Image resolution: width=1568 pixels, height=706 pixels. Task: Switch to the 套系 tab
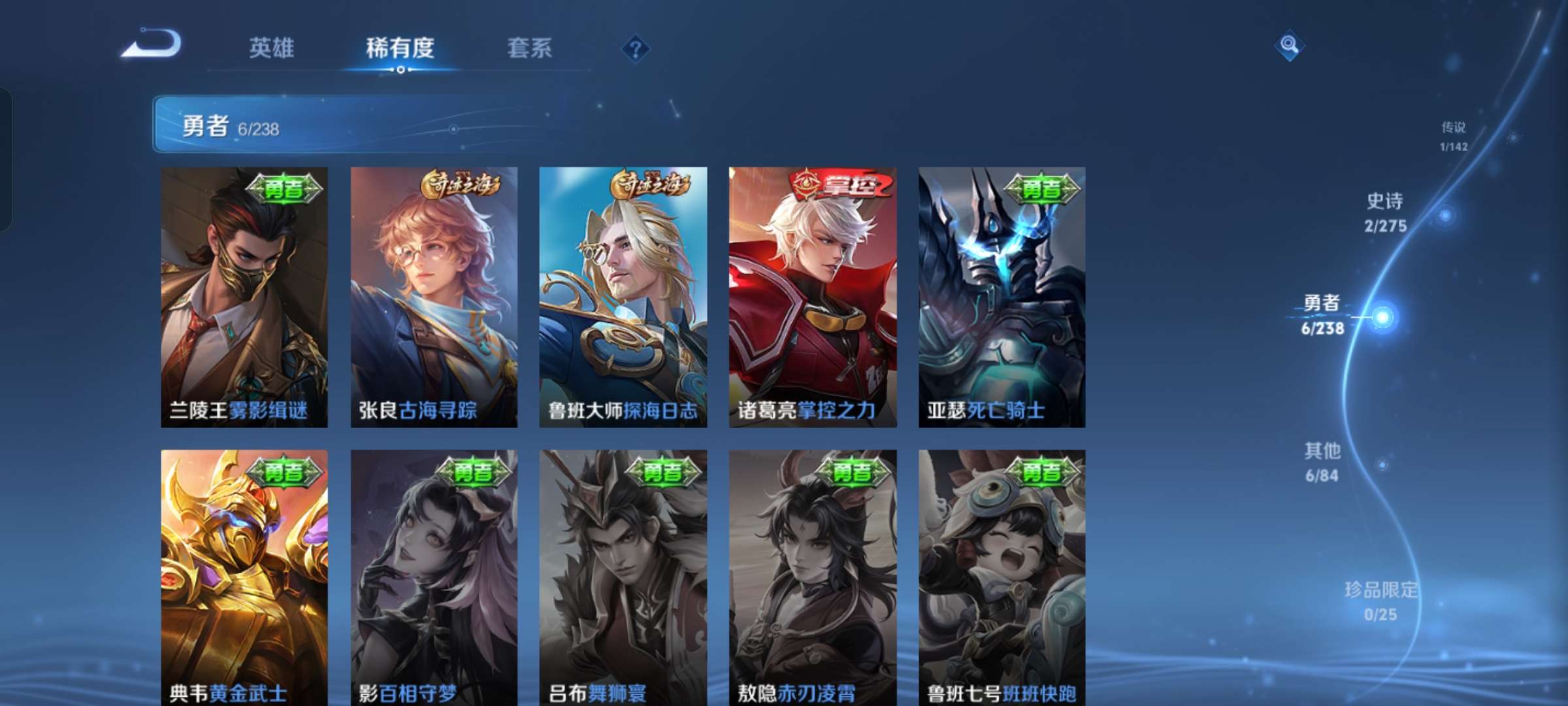pyautogui.click(x=532, y=47)
